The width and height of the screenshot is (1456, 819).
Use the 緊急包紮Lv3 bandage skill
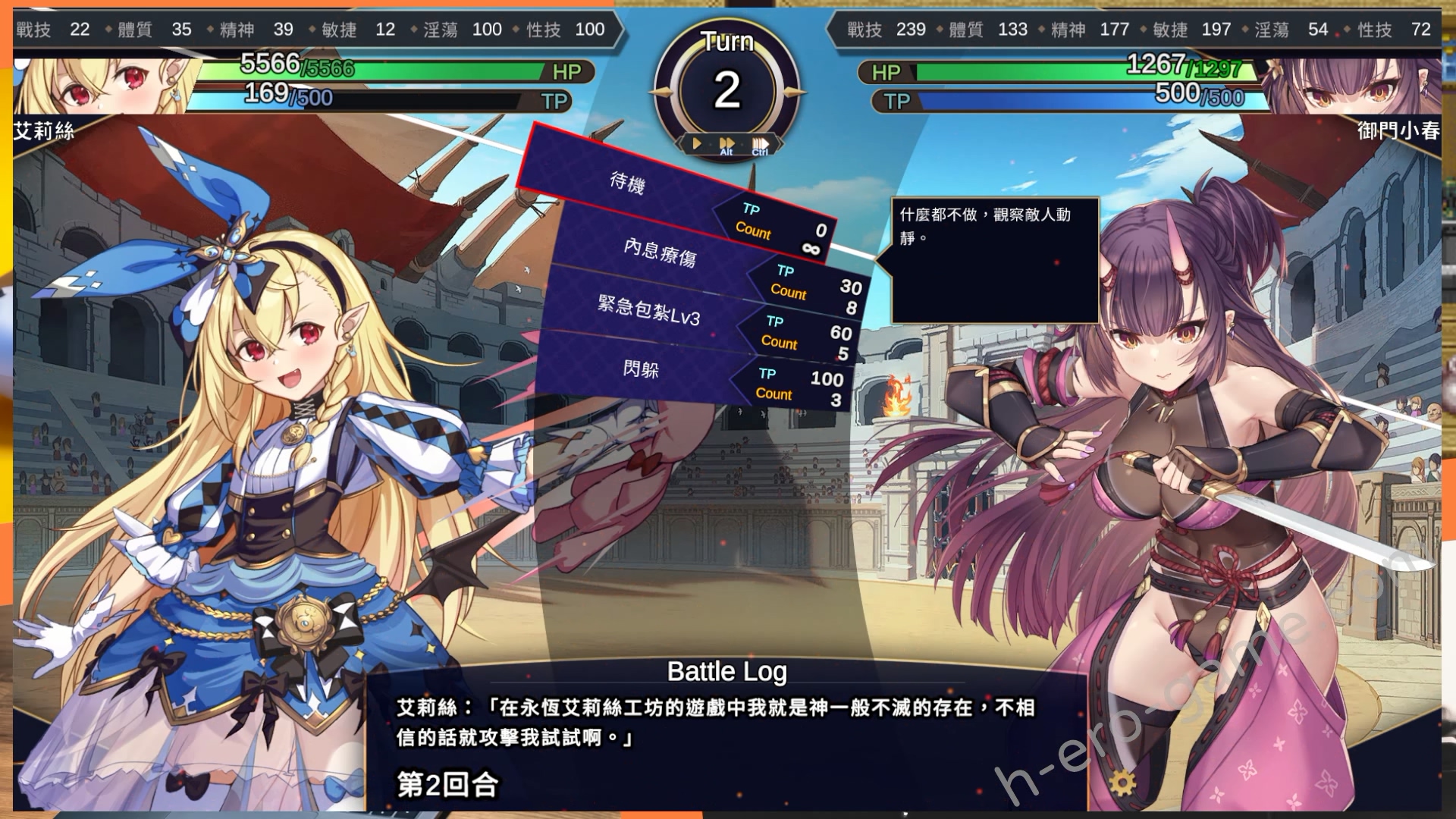click(x=648, y=310)
